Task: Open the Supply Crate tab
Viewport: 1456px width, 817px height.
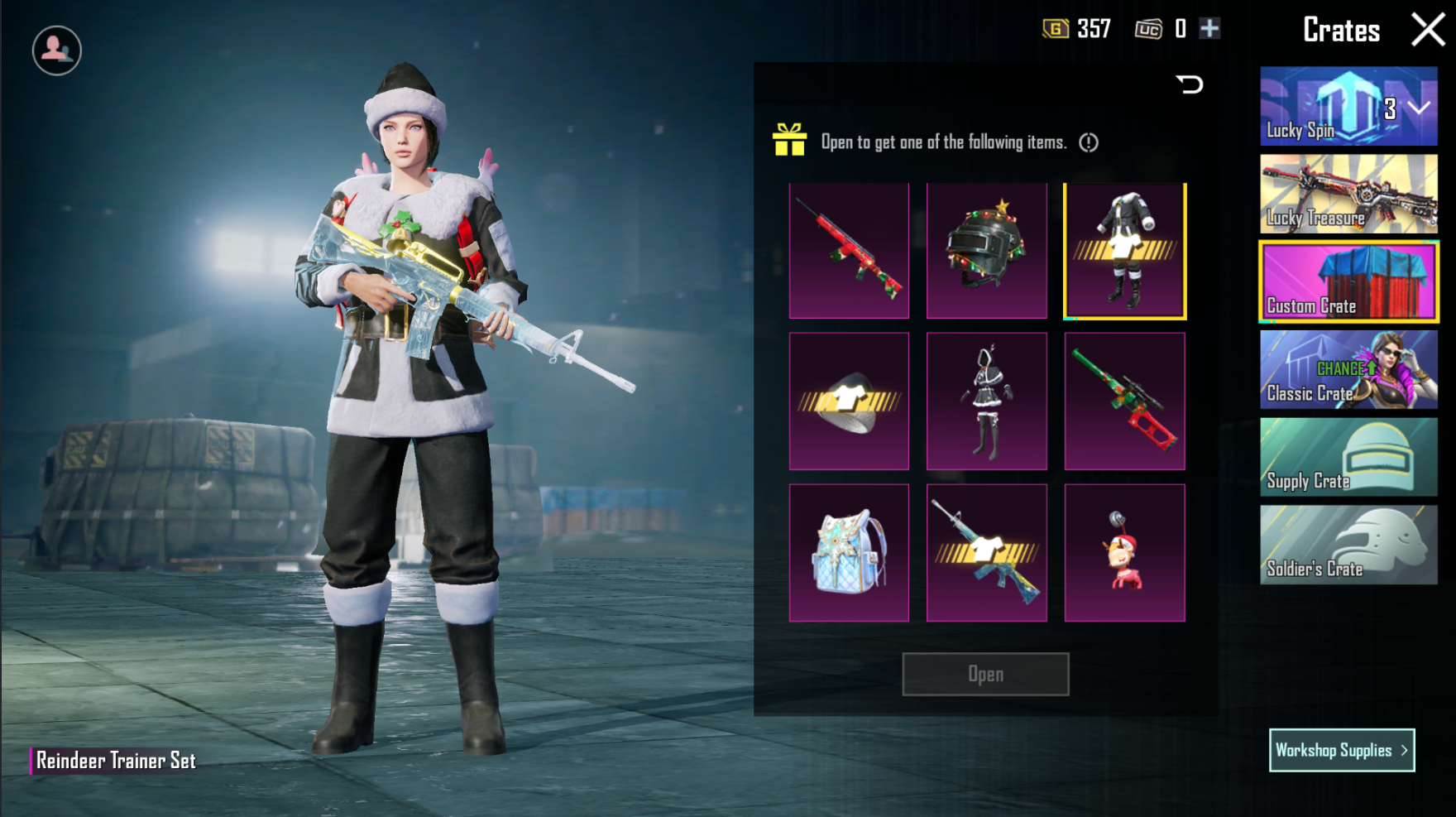Action: click(x=1348, y=457)
